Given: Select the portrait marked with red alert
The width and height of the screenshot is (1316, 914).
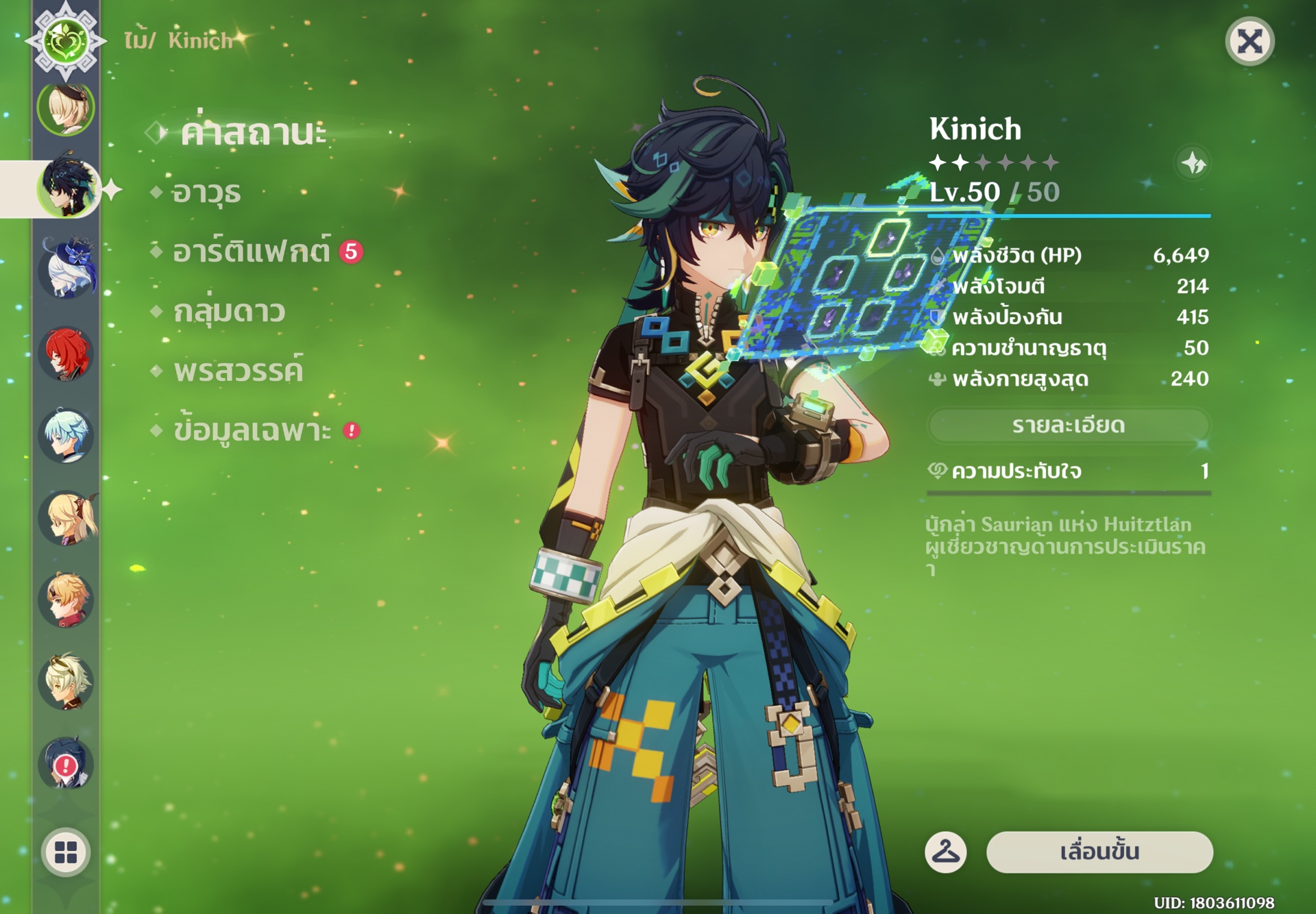Looking at the screenshot, I should (66, 763).
